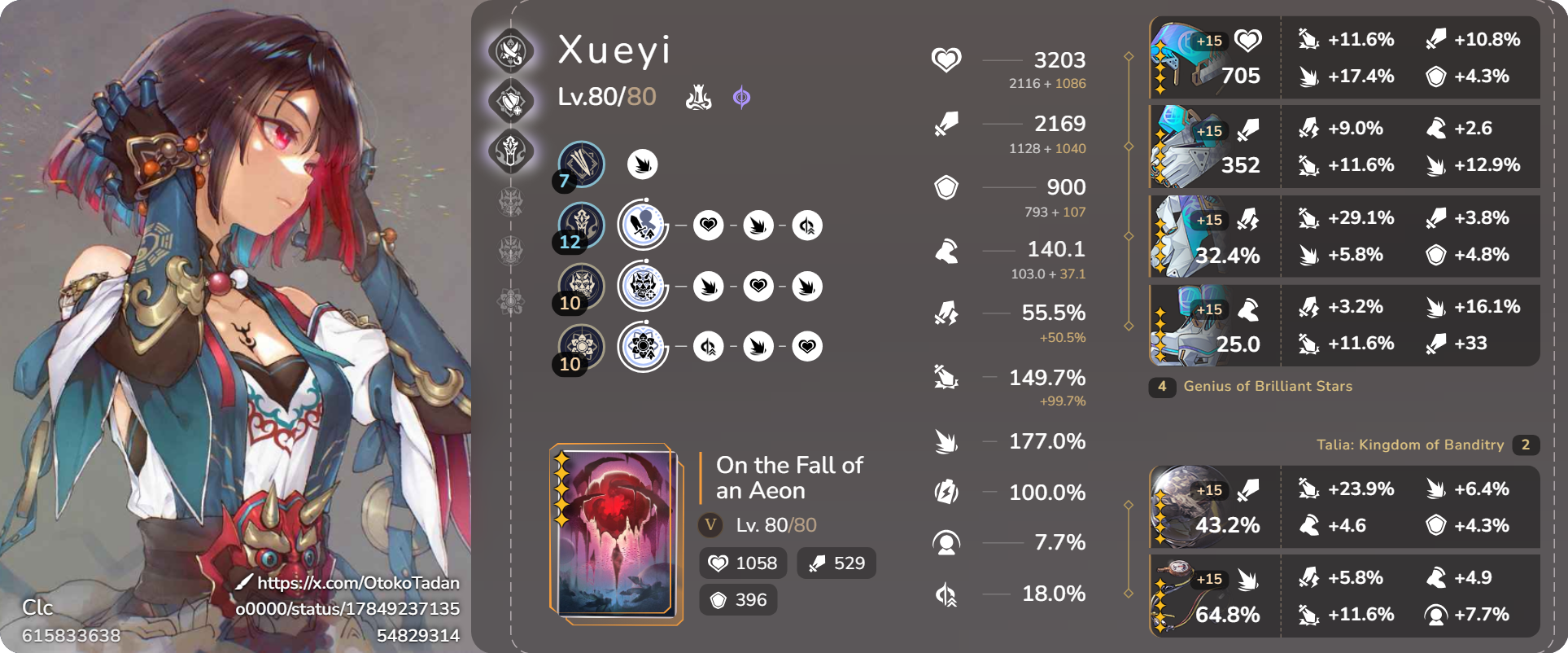This screenshot has width=1568, height=653.
Task: Expand the diamond marker beside the crit rate stat
Action: pos(1129,324)
